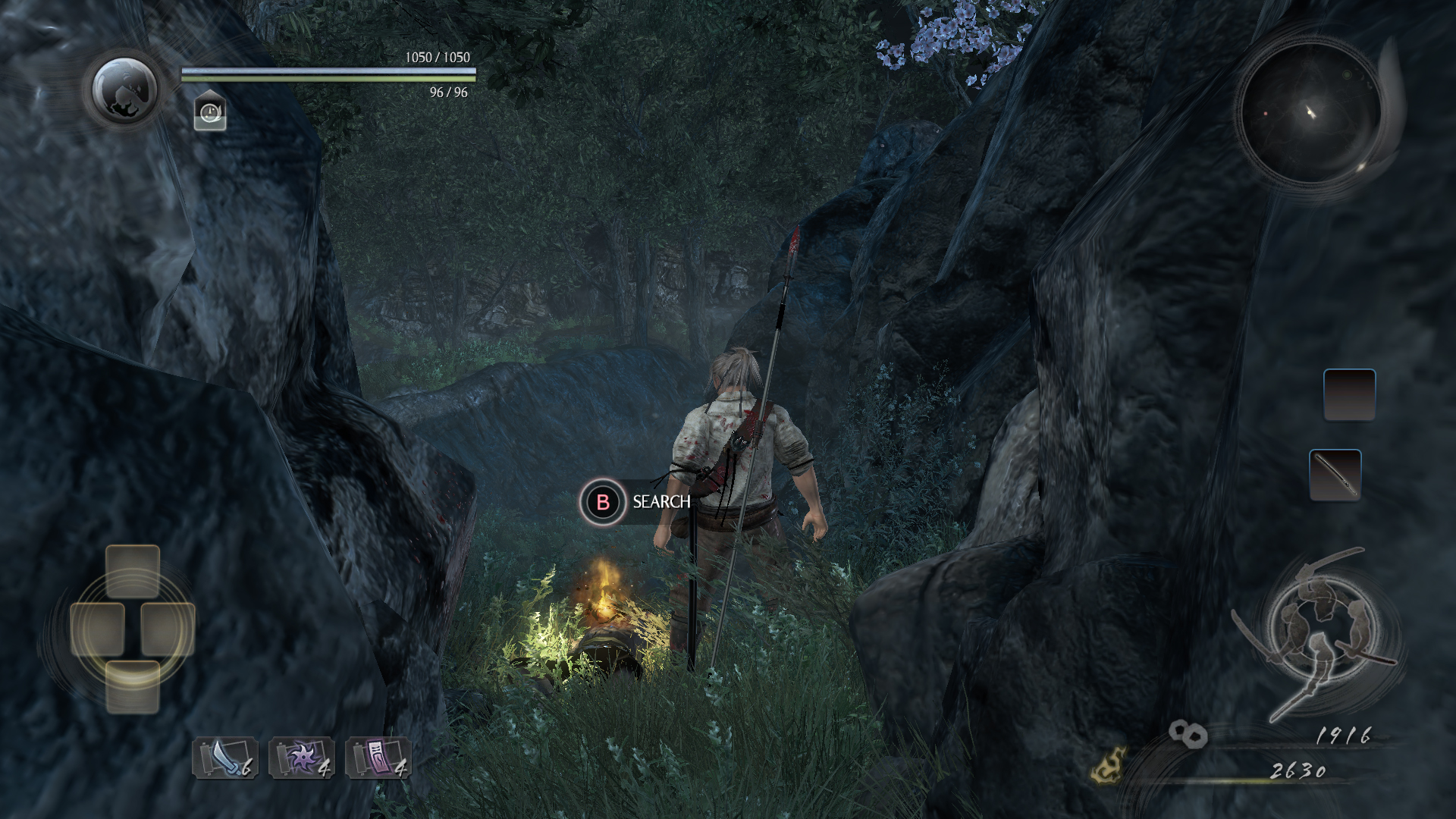Click the gold Amrita gauge flame icon
This screenshot has width=1456, height=819.
click(x=1108, y=765)
